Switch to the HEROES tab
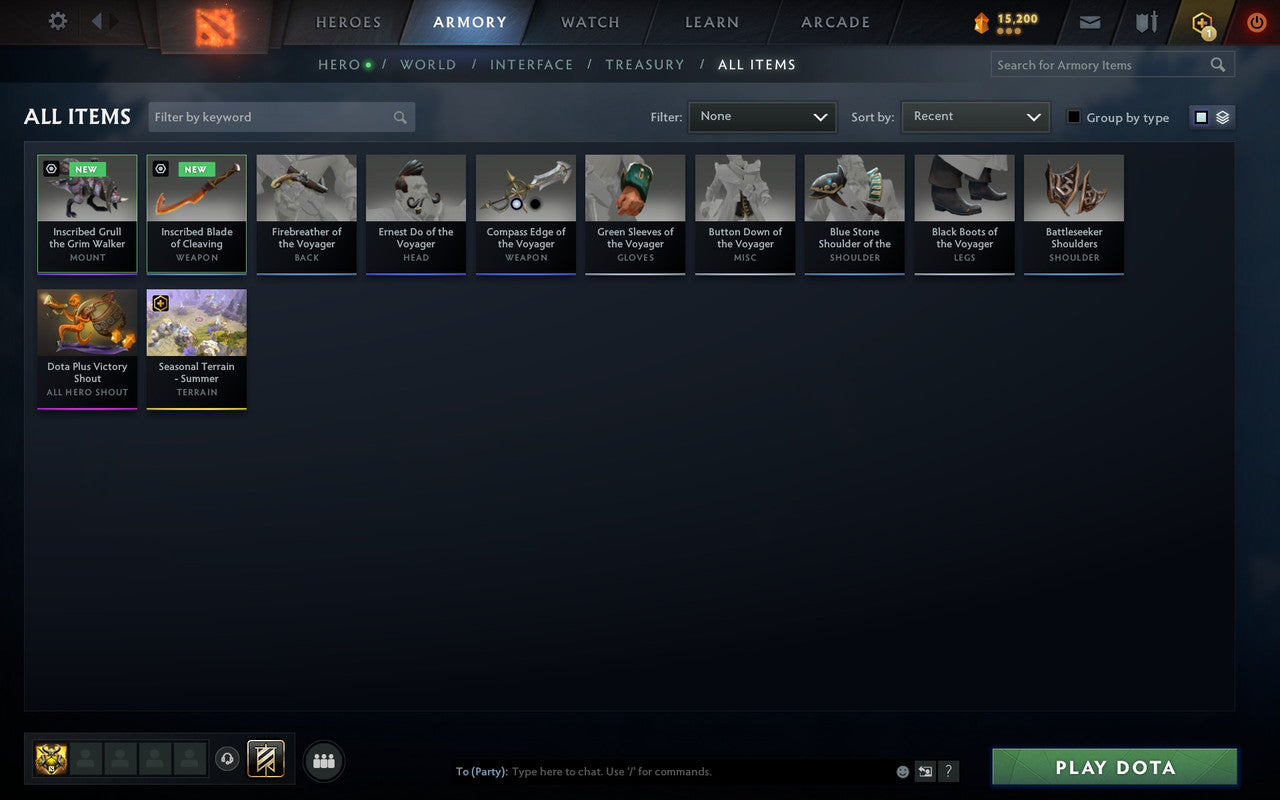Viewport: 1280px width, 800px height. pyautogui.click(x=349, y=22)
